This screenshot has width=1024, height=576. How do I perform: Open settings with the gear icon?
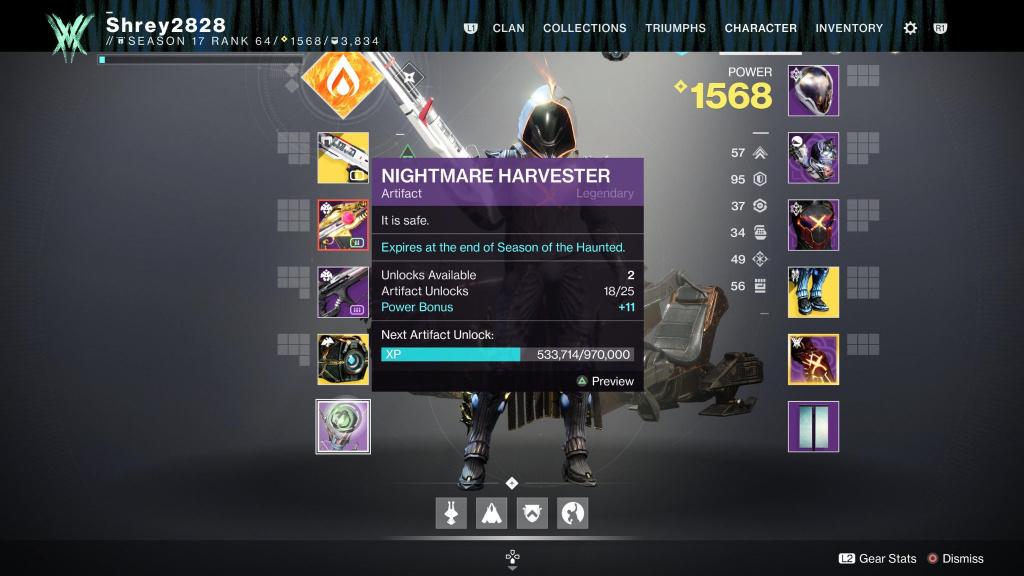(910, 28)
